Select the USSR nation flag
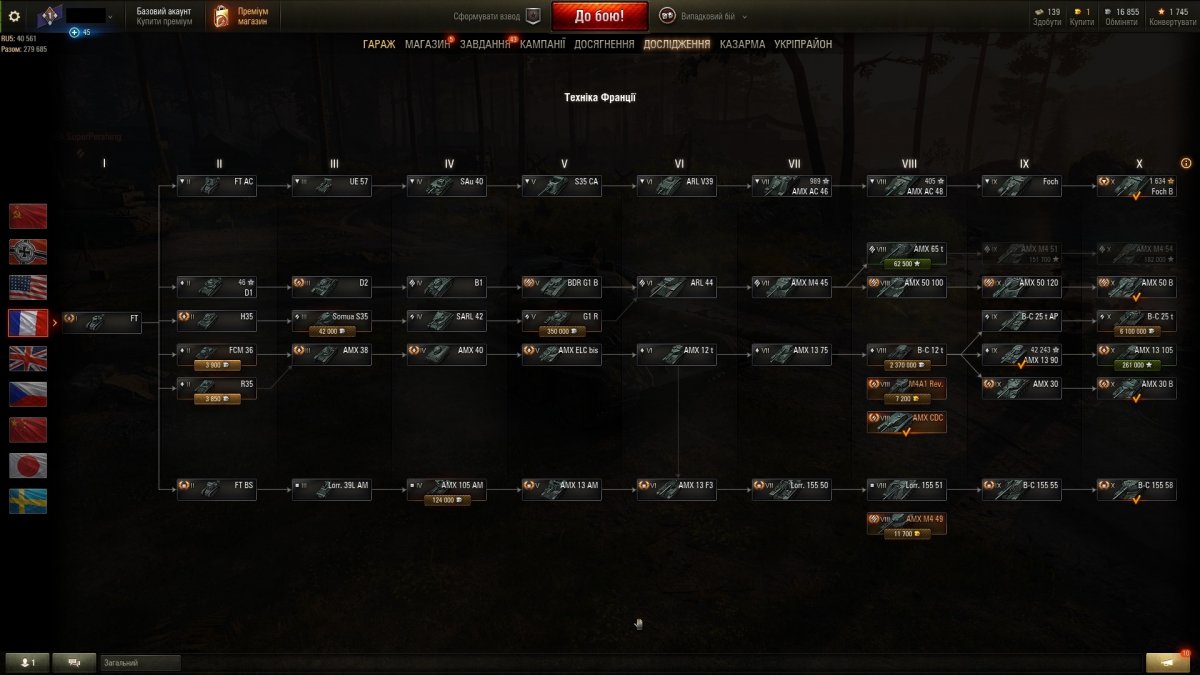The height and width of the screenshot is (675, 1200). click(x=28, y=216)
